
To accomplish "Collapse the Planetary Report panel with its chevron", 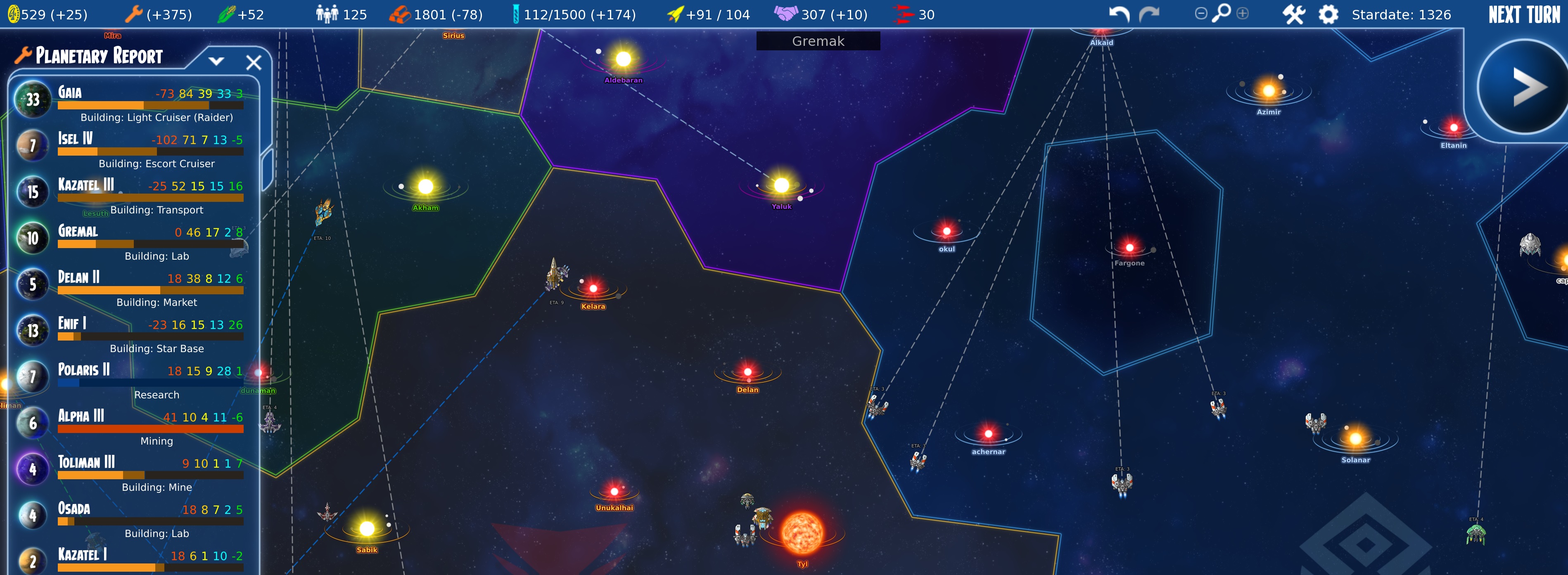I will 217,61.
